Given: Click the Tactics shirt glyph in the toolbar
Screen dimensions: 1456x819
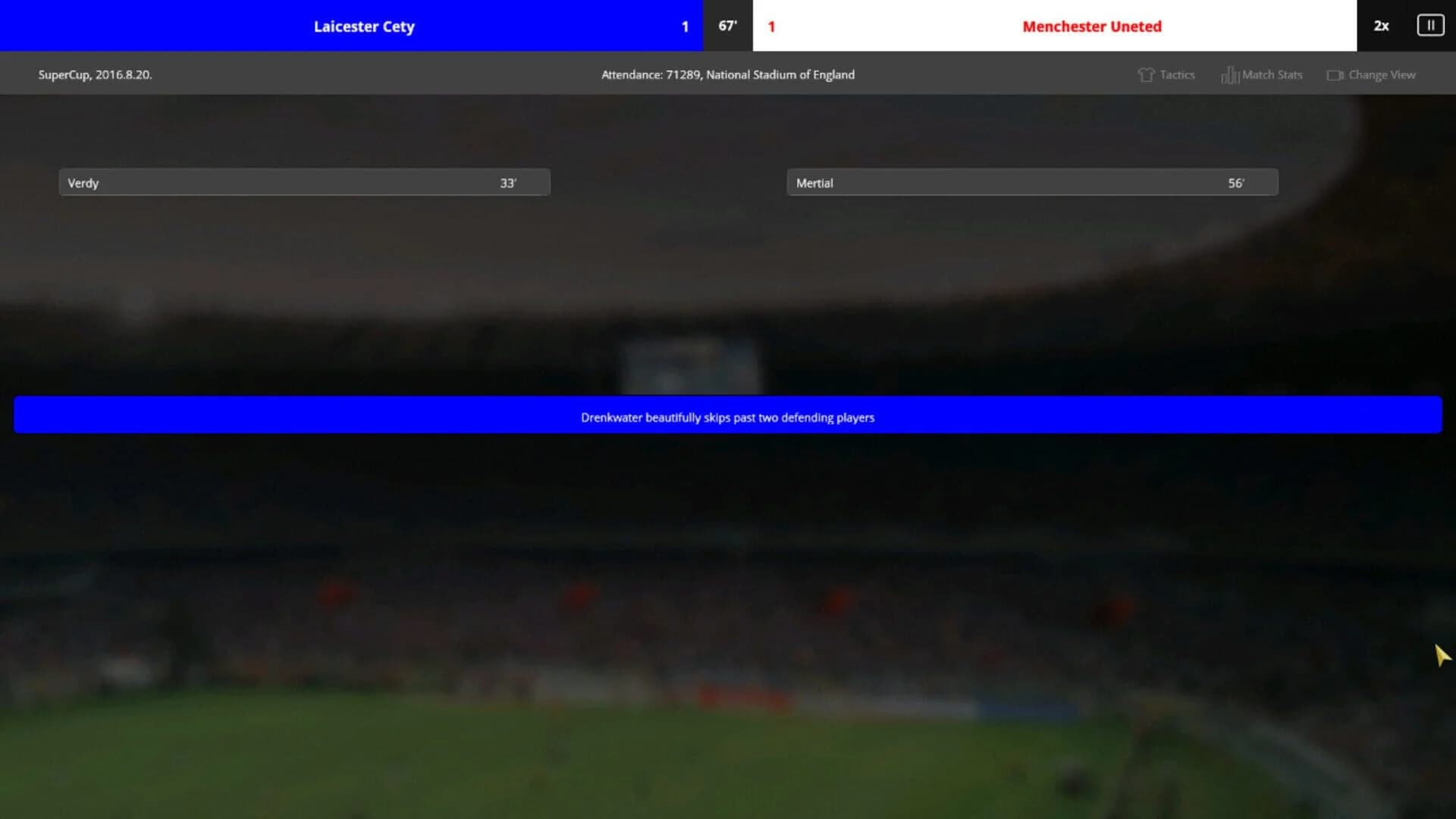Looking at the screenshot, I should coord(1146,74).
